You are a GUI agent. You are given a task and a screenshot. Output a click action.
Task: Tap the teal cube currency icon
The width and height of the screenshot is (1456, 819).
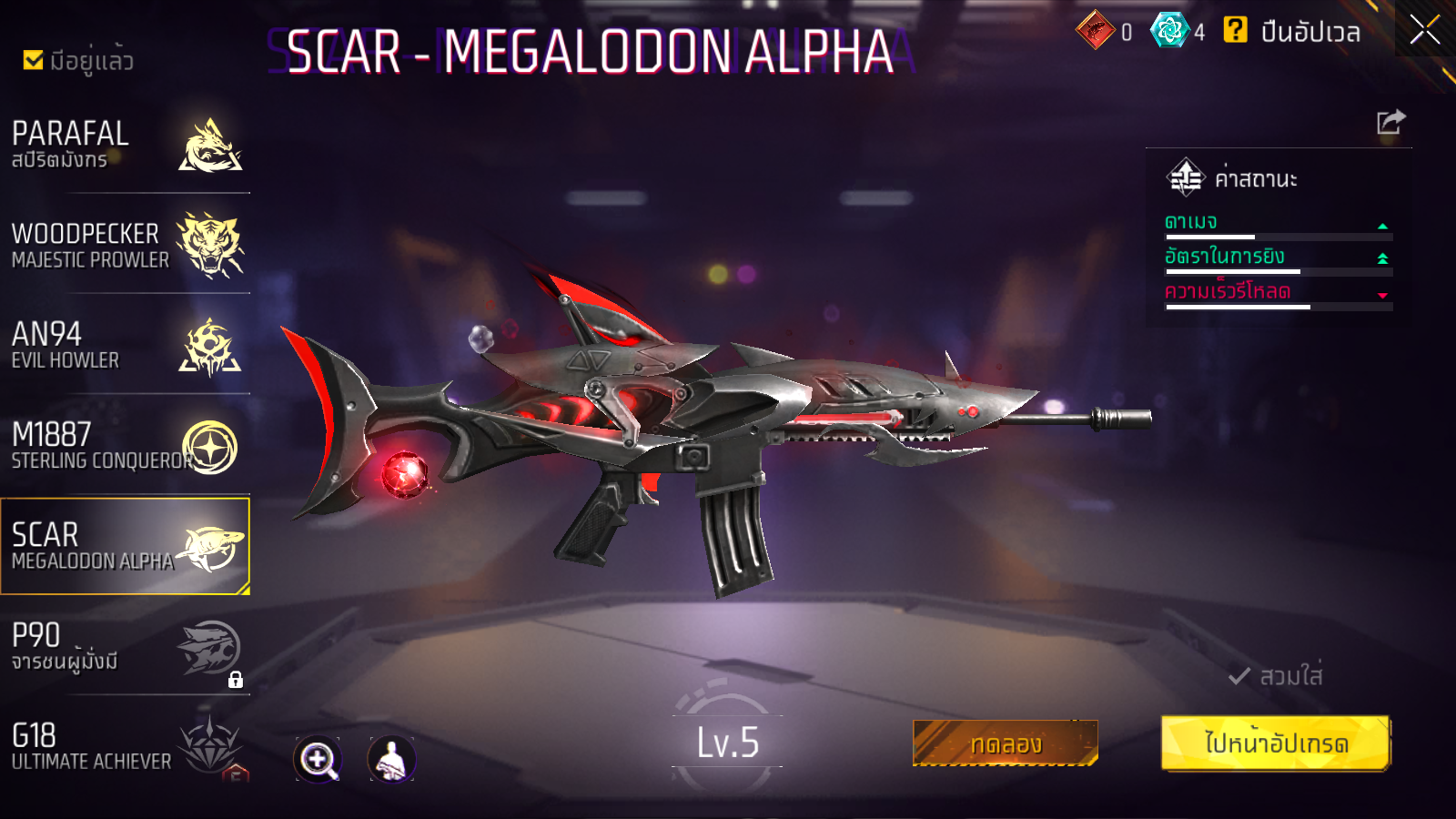pyautogui.click(x=1169, y=31)
